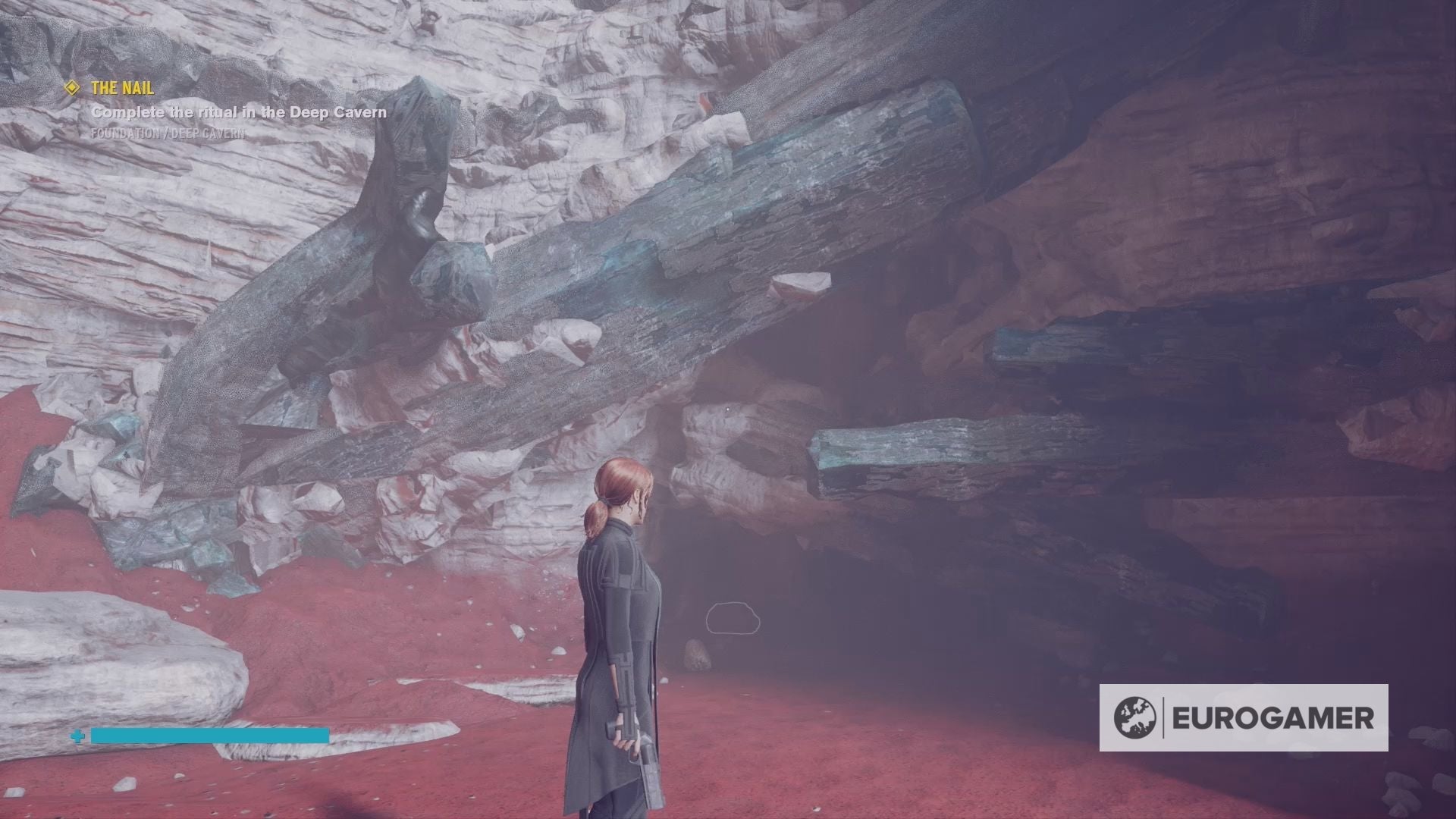Collapse the FOUNDATION / DEEP CAVERN location label
Image resolution: width=1456 pixels, height=819 pixels.
pos(167,134)
